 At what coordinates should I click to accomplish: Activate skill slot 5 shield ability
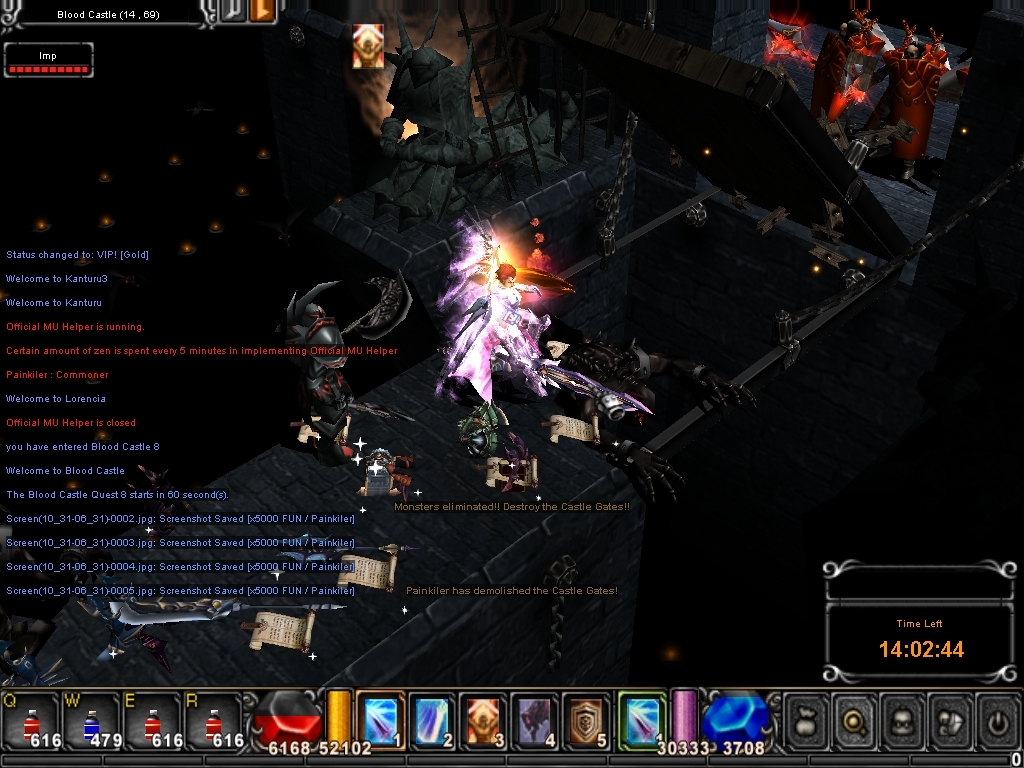(587, 719)
